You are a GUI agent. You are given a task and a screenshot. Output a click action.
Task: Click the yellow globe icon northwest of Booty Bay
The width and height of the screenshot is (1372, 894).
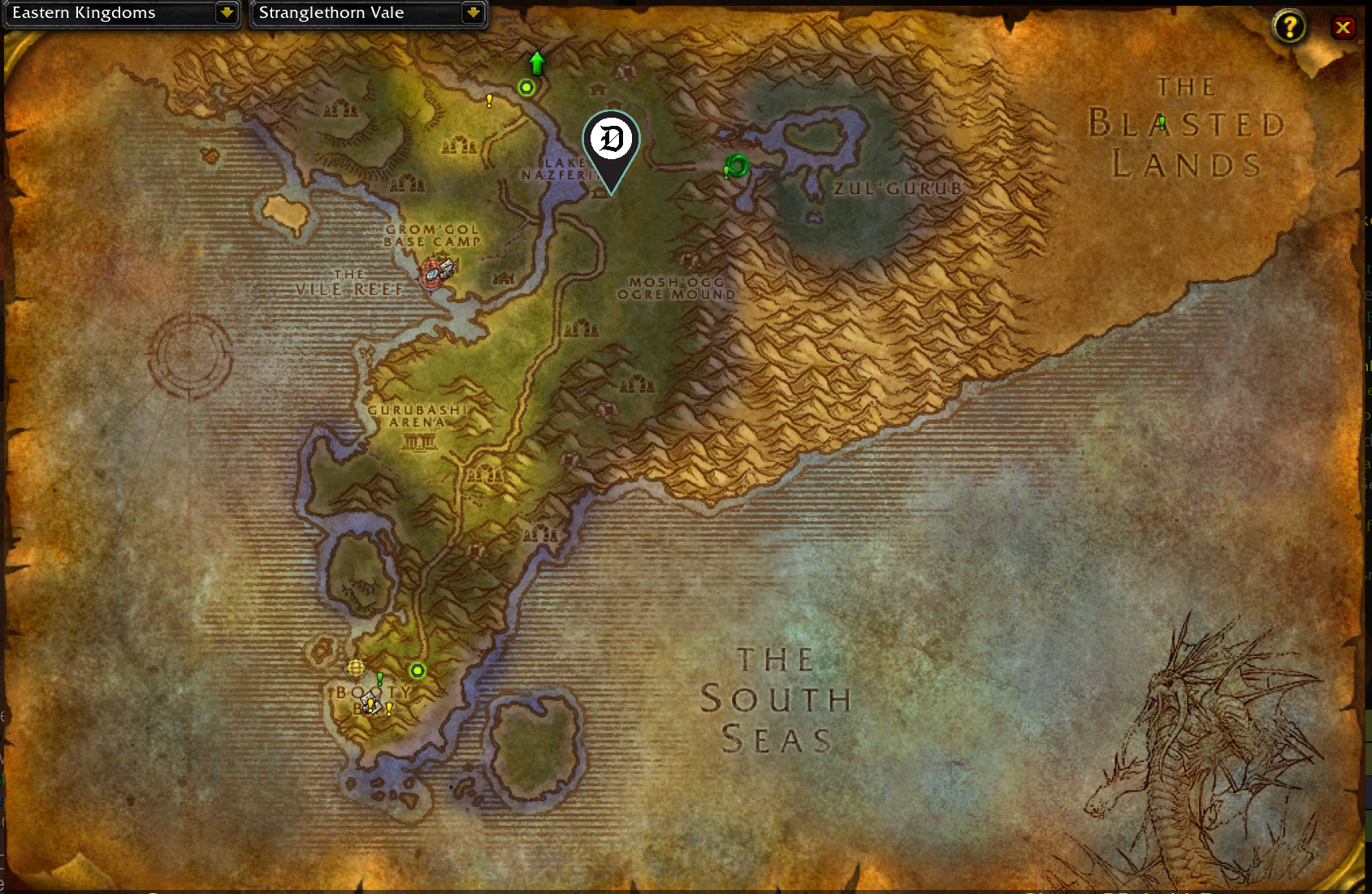coord(356,668)
